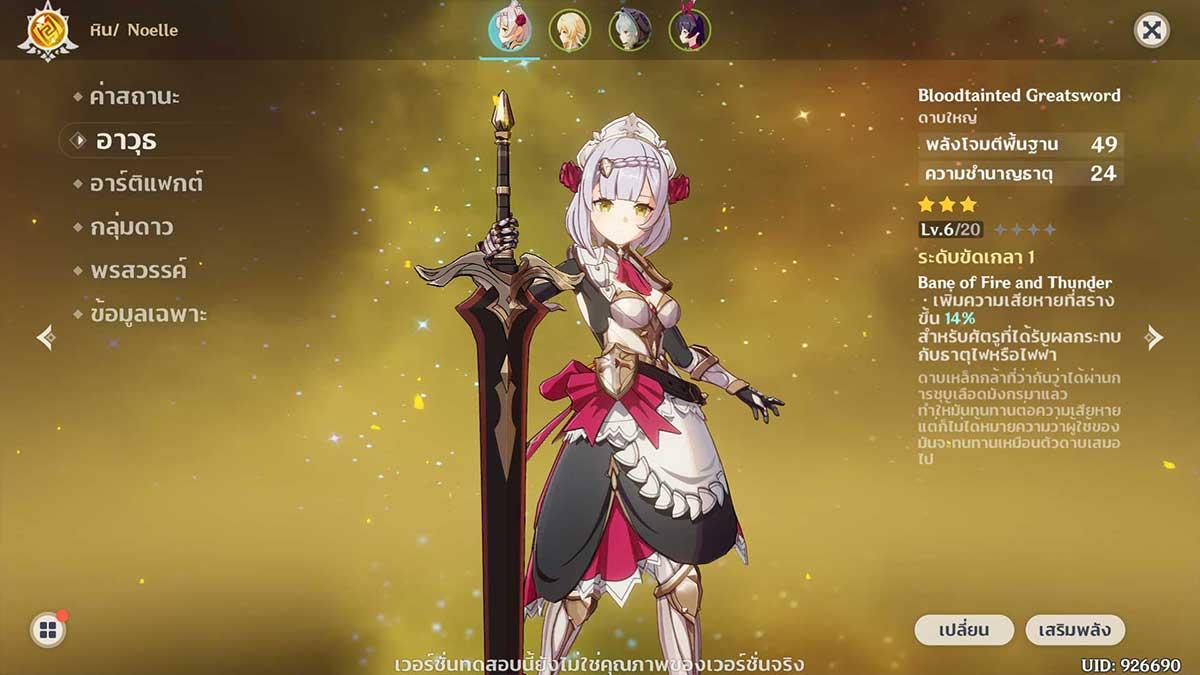The image size is (1200, 675).
Task: Pick the dark-haired character with red bow
Action: point(689,30)
